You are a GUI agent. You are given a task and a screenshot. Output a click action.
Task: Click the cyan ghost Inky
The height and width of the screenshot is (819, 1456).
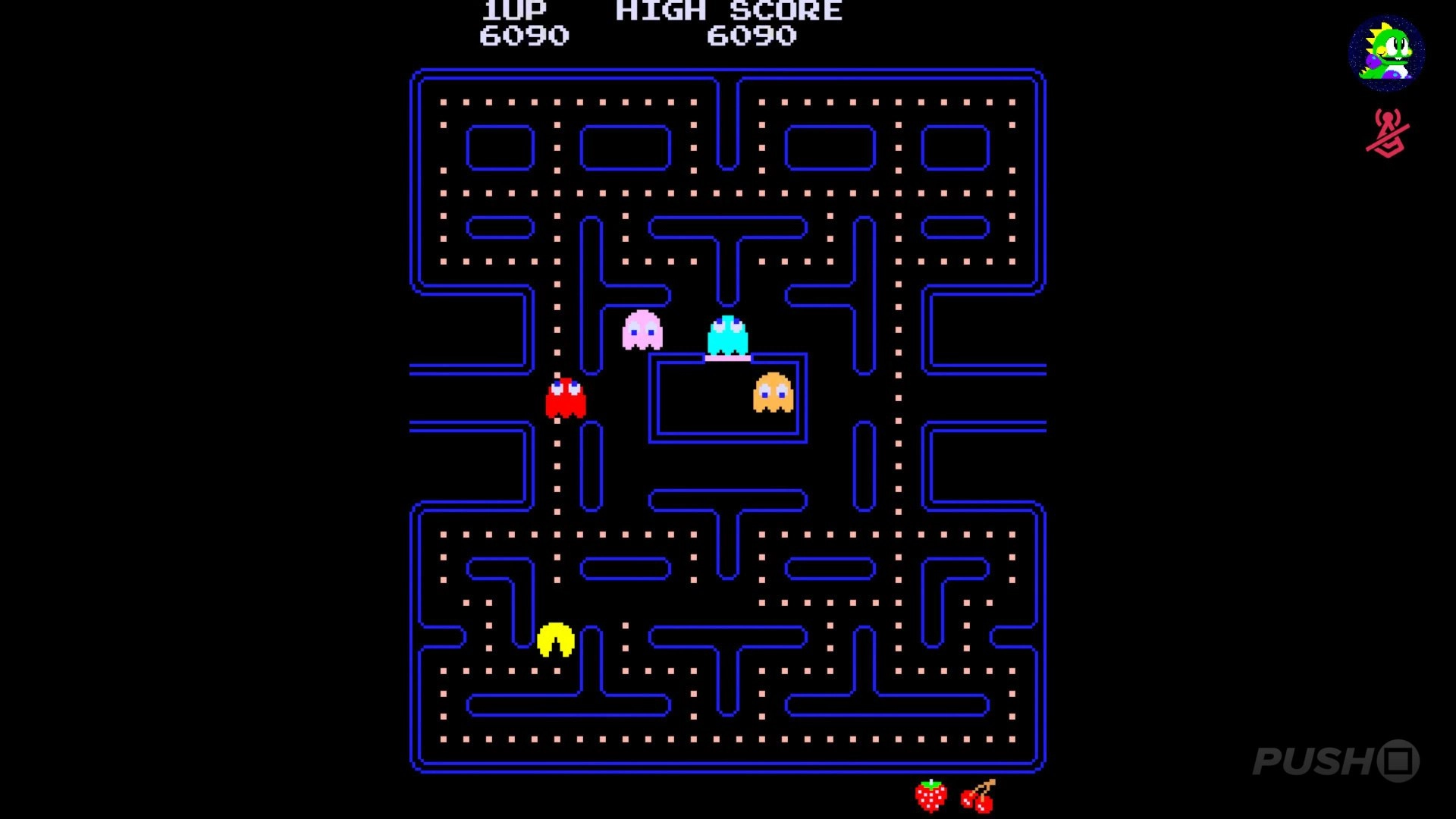[x=729, y=335]
